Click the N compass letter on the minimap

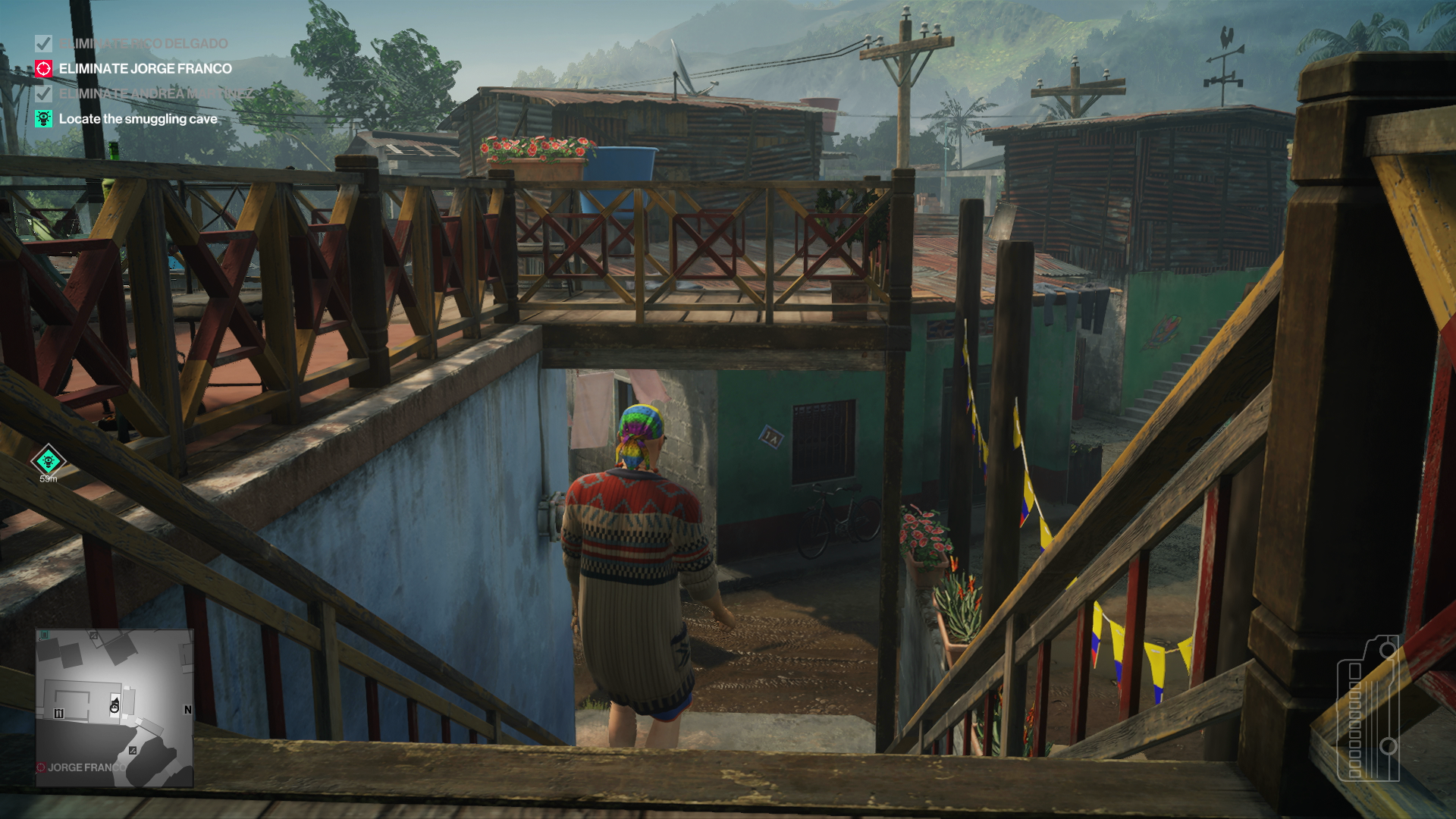point(188,710)
